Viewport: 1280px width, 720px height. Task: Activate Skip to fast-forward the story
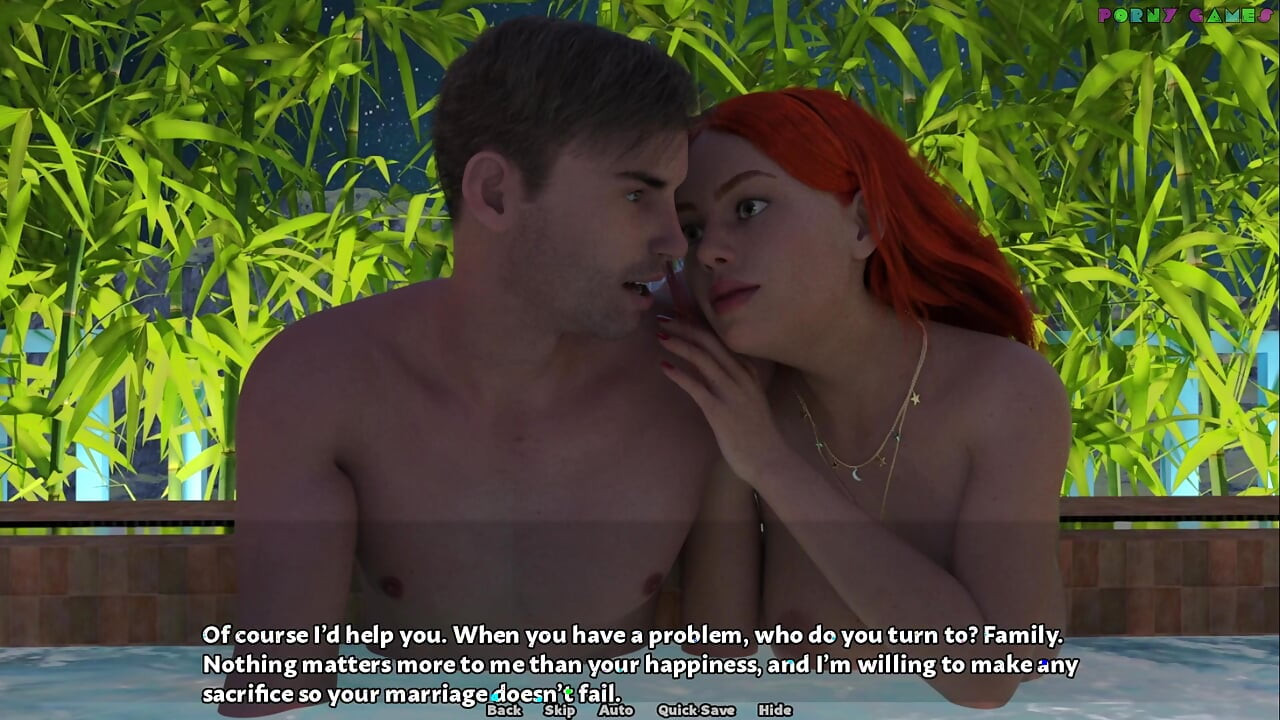tap(560, 710)
